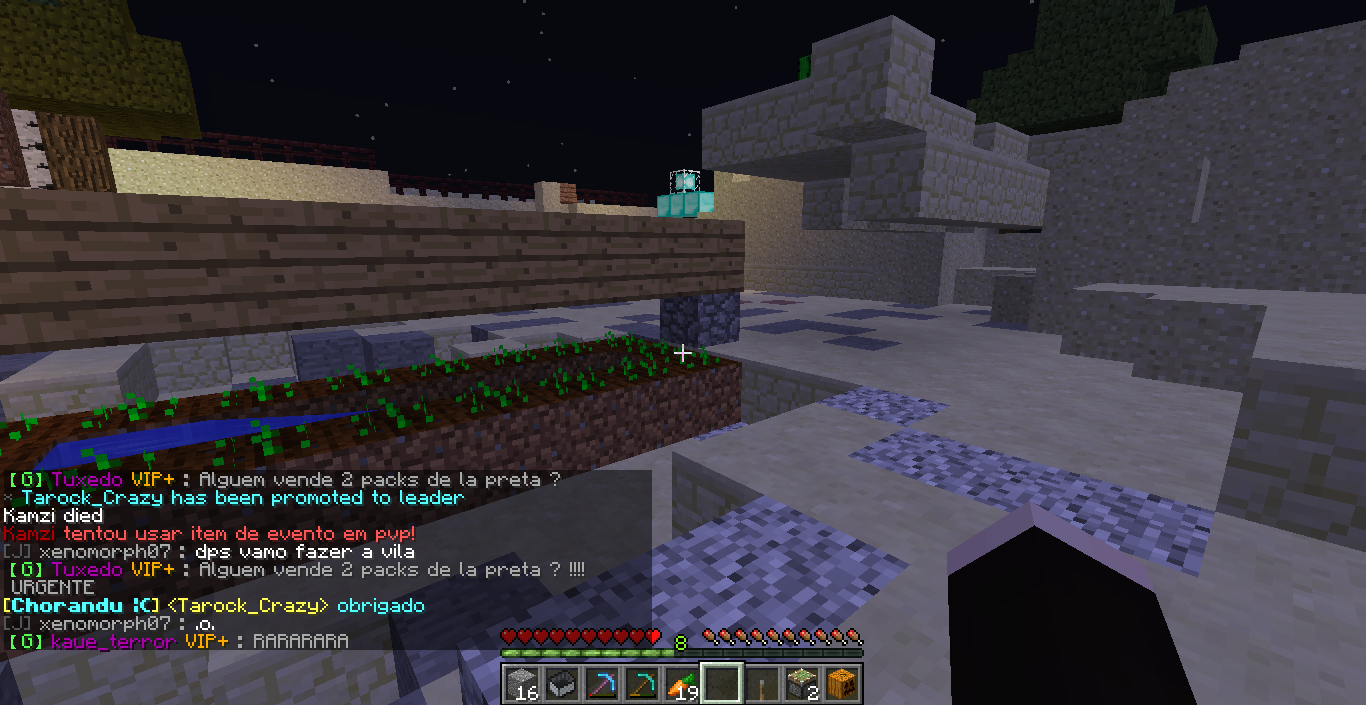Image resolution: width=1366 pixels, height=705 pixels.
Task: Switch to the unenchanted diamond pickaxe
Action: point(642,683)
